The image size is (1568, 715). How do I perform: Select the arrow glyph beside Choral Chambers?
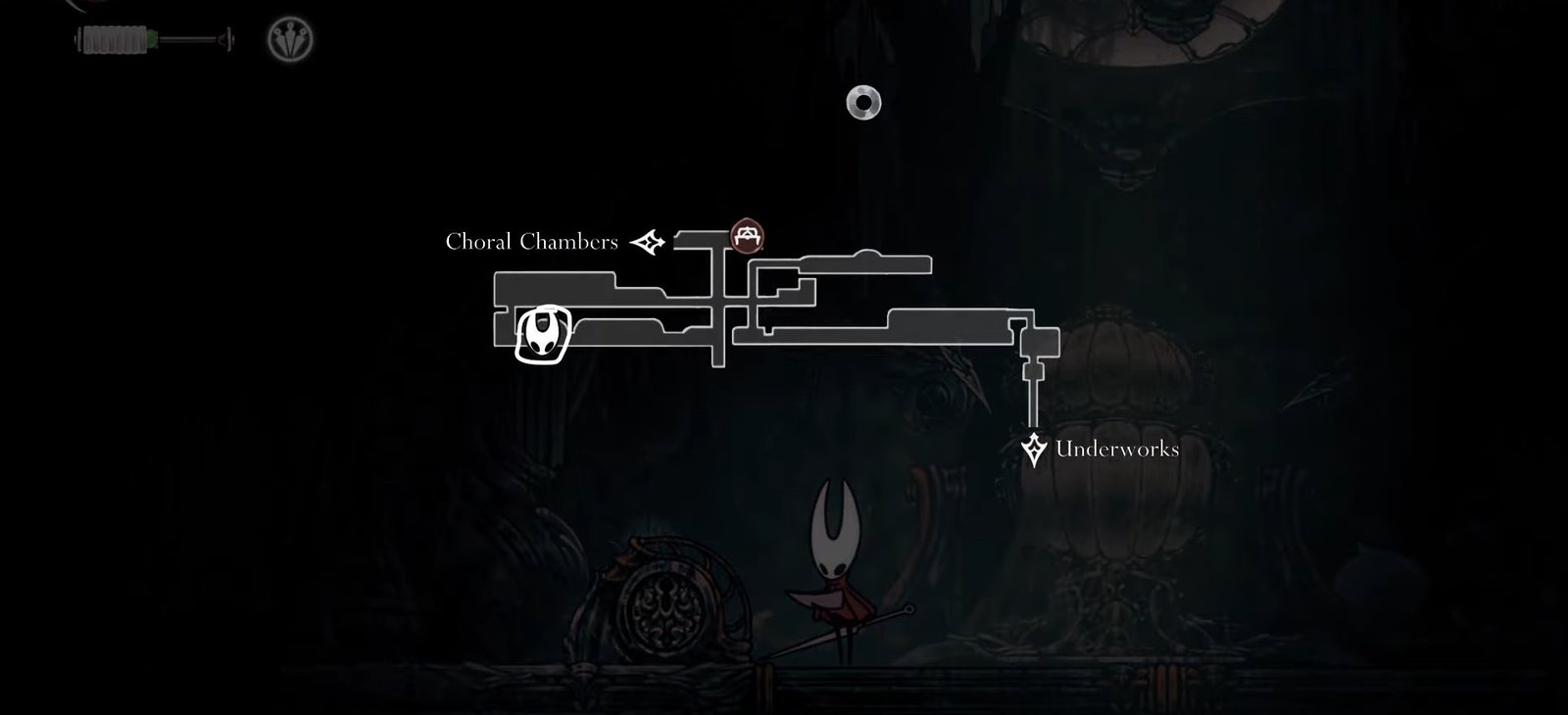[647, 242]
